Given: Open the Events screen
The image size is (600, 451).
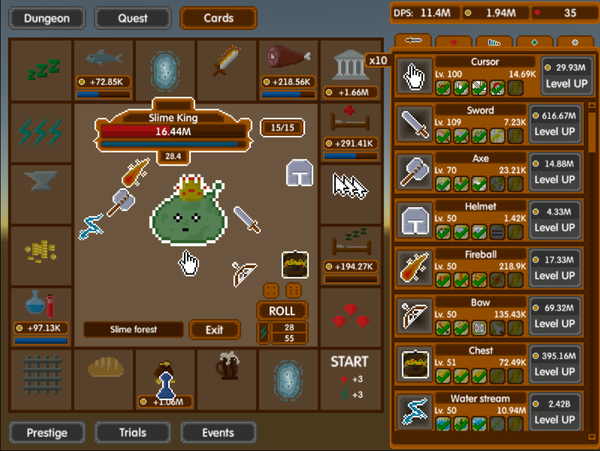Looking at the screenshot, I should [x=218, y=433].
